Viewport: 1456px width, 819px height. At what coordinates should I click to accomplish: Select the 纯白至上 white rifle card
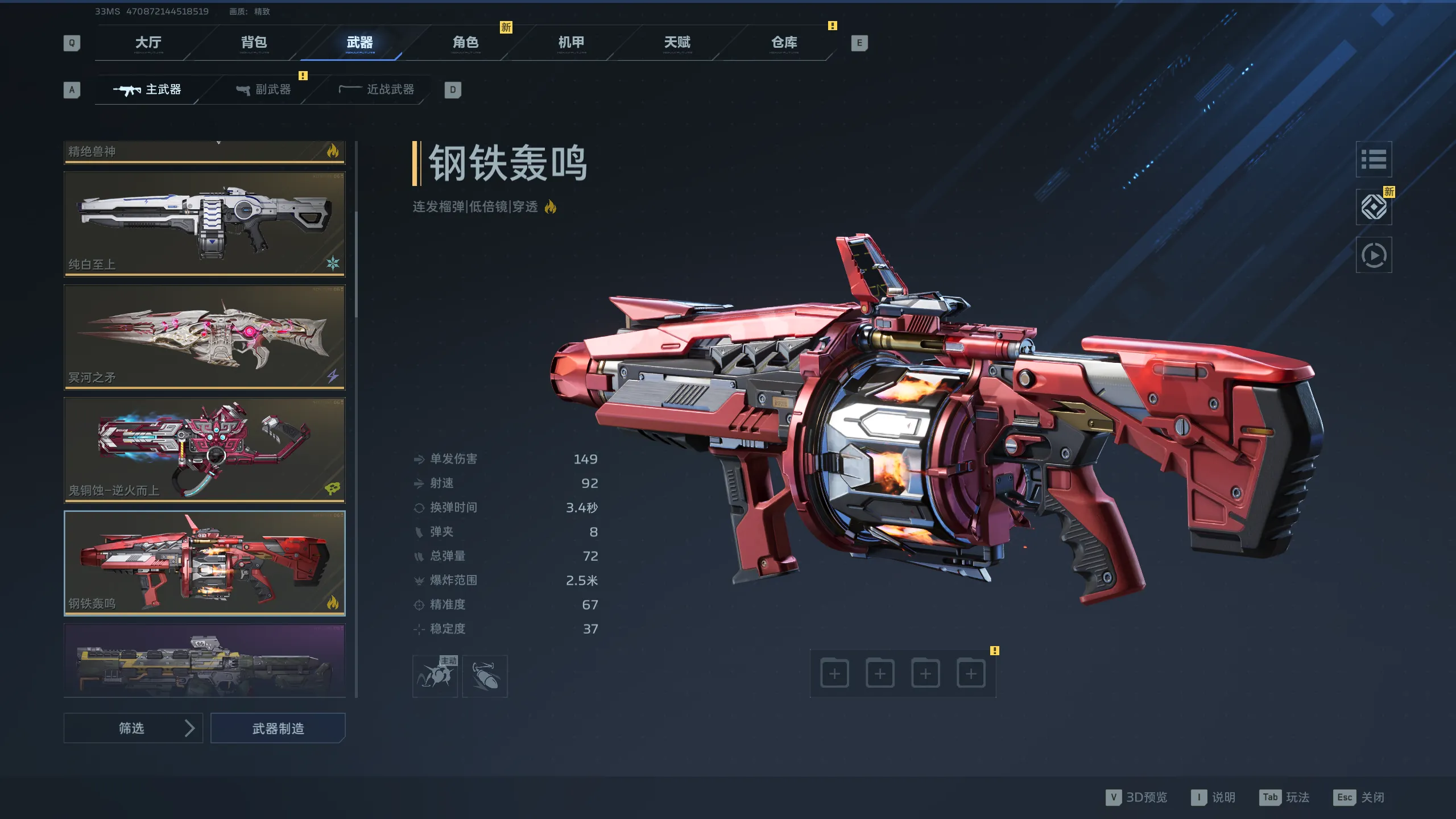[x=204, y=224]
